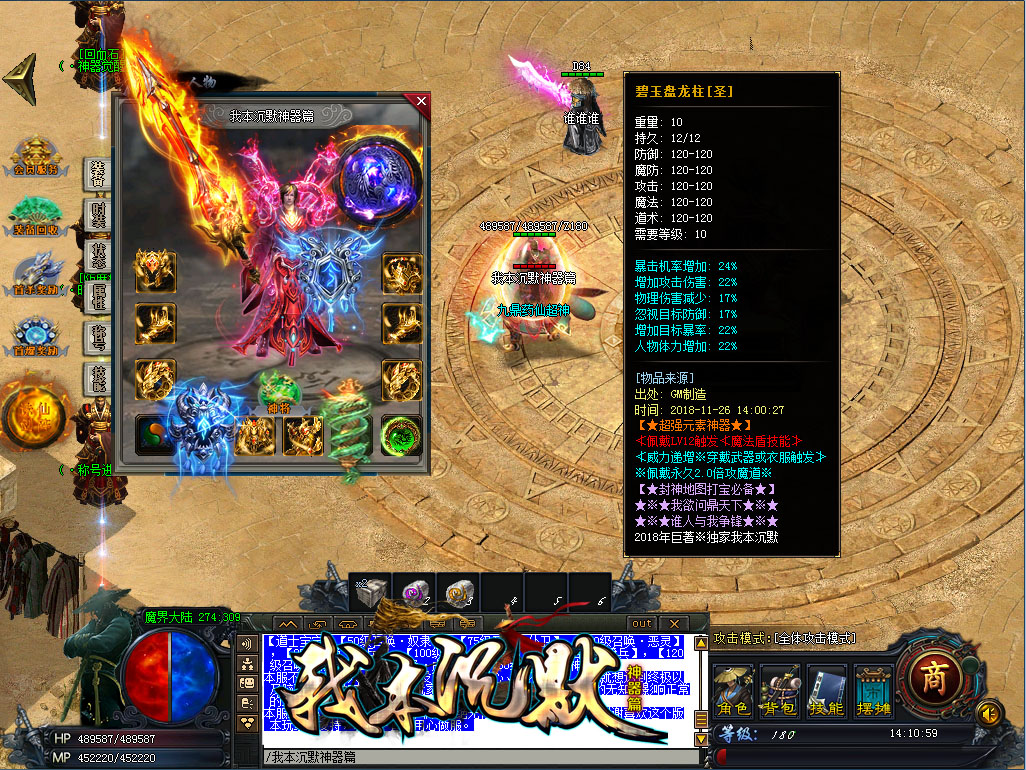The height and width of the screenshot is (770, 1026).
Task: Open the 背包 backpack button
Action: pyautogui.click(x=780, y=692)
